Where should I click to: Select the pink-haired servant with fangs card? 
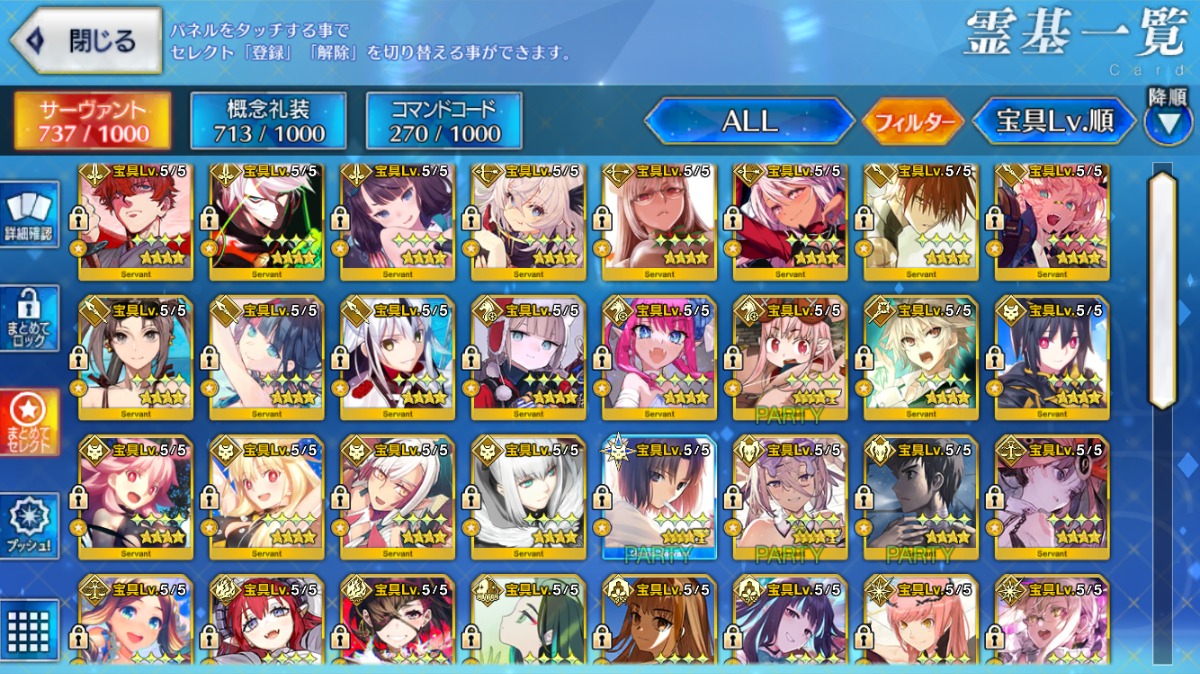[659, 357]
